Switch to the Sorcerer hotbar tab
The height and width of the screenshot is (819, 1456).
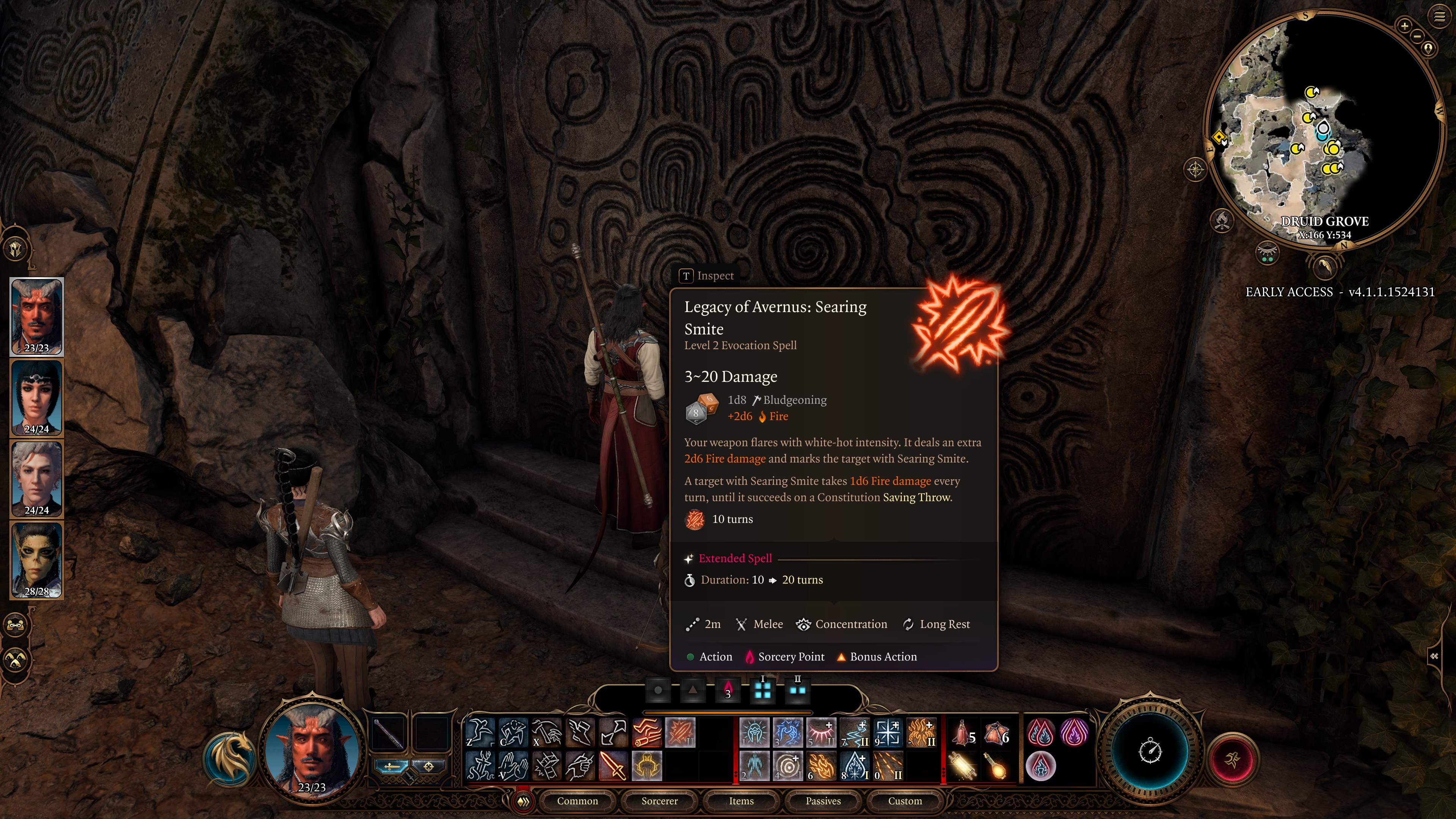660,801
